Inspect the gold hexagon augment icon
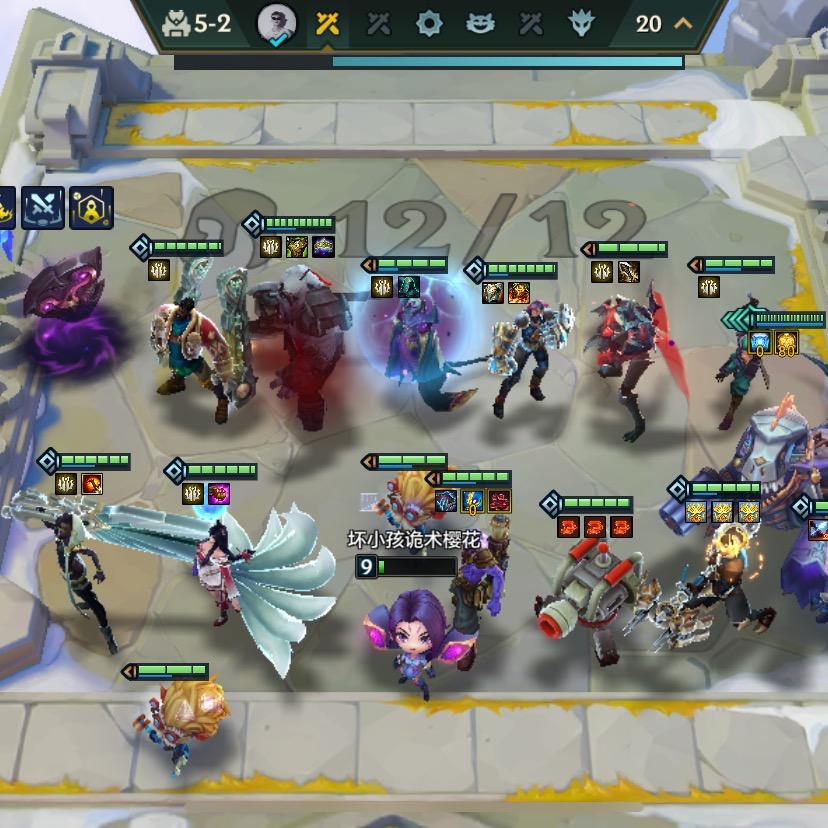The image size is (828, 828). click(91, 206)
